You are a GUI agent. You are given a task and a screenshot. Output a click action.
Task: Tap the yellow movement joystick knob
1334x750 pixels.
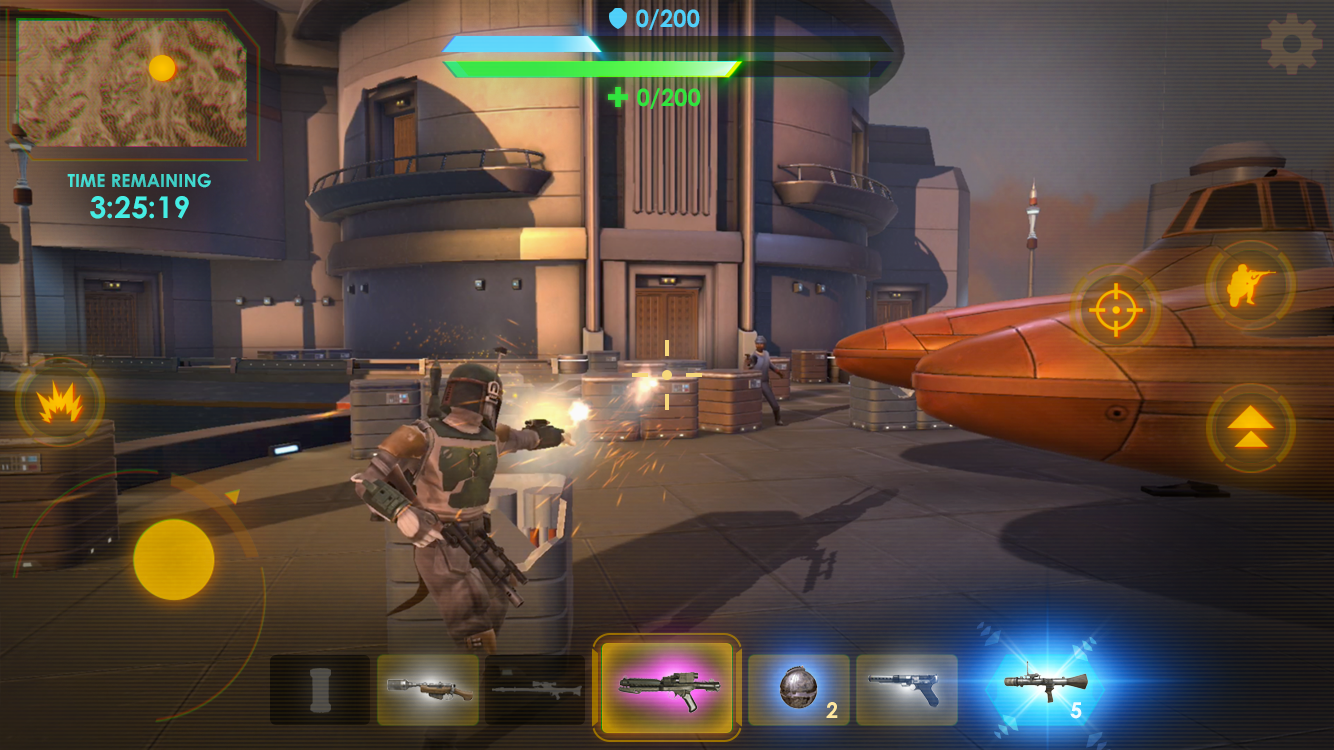(x=174, y=559)
